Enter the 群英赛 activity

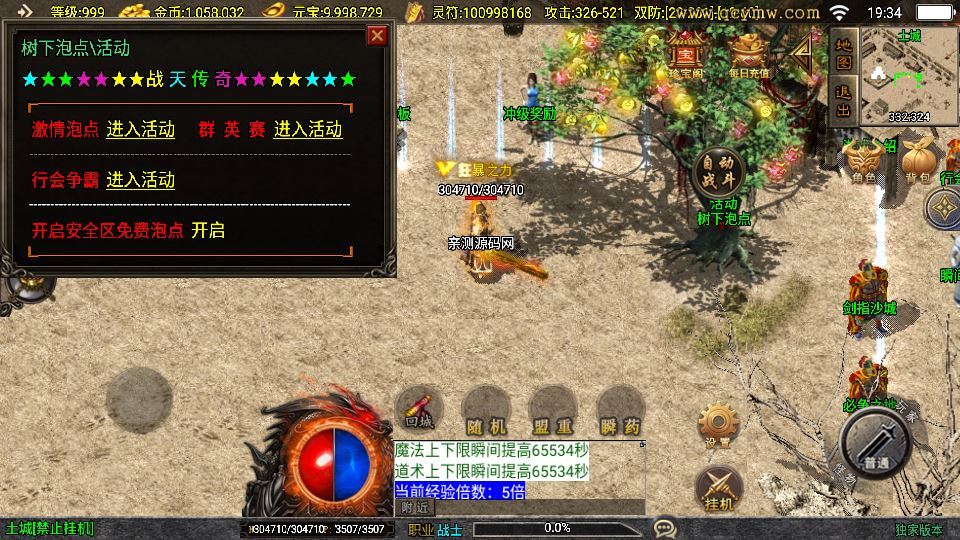(x=307, y=129)
